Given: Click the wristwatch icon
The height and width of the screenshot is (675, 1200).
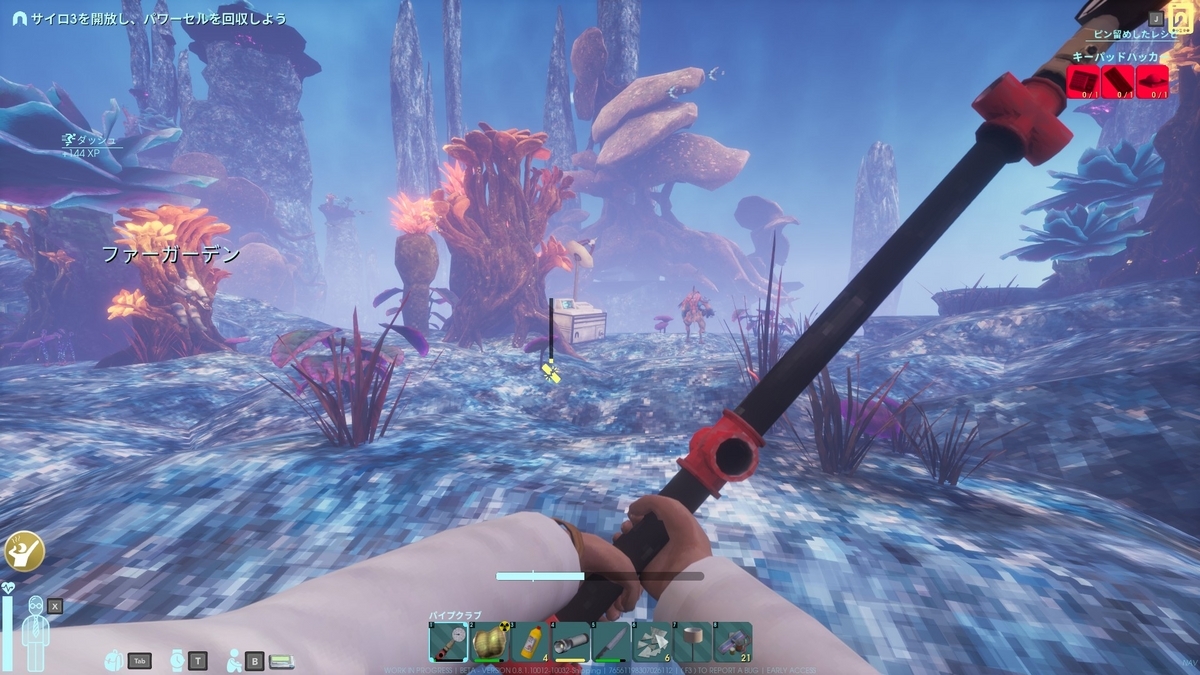Looking at the screenshot, I should click(176, 660).
